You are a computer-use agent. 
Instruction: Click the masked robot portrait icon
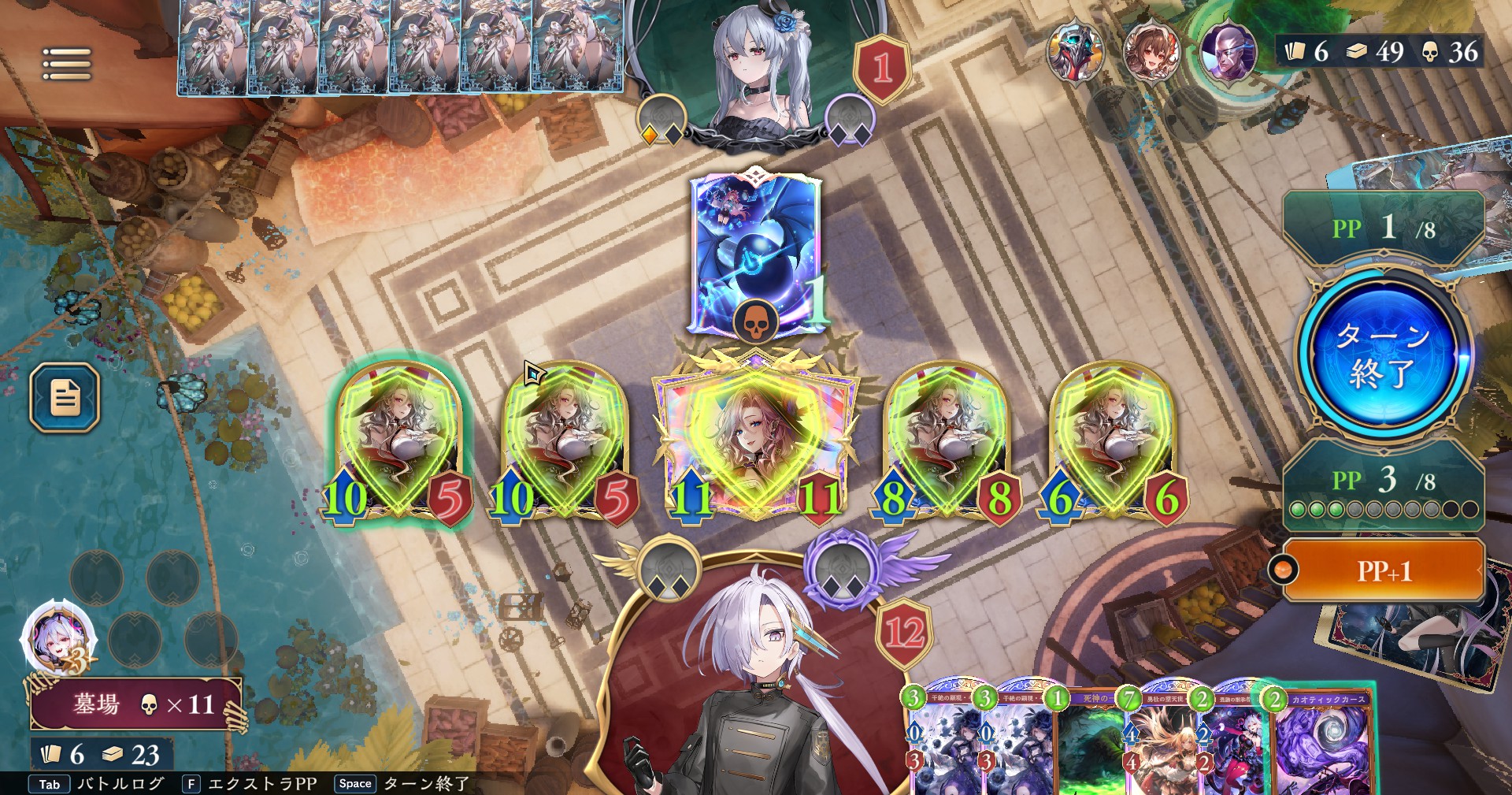(x=1076, y=51)
